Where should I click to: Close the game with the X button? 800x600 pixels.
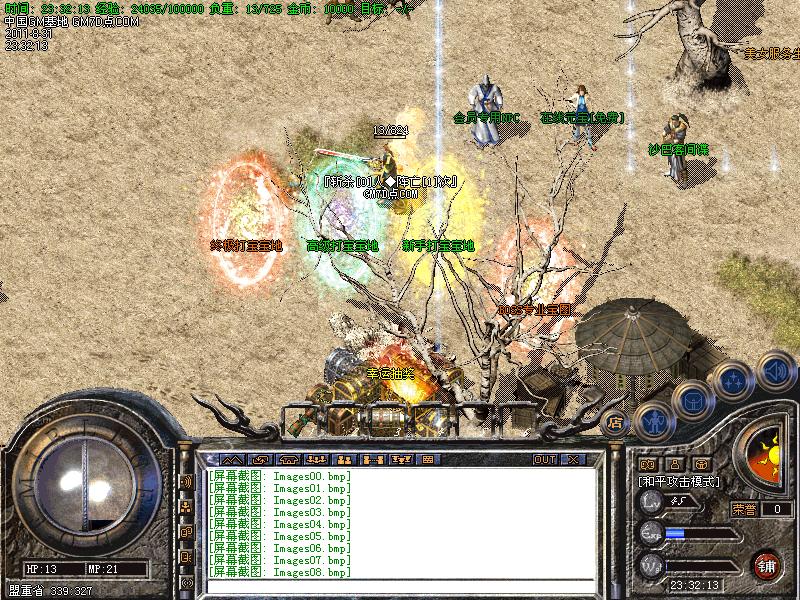[x=573, y=459]
